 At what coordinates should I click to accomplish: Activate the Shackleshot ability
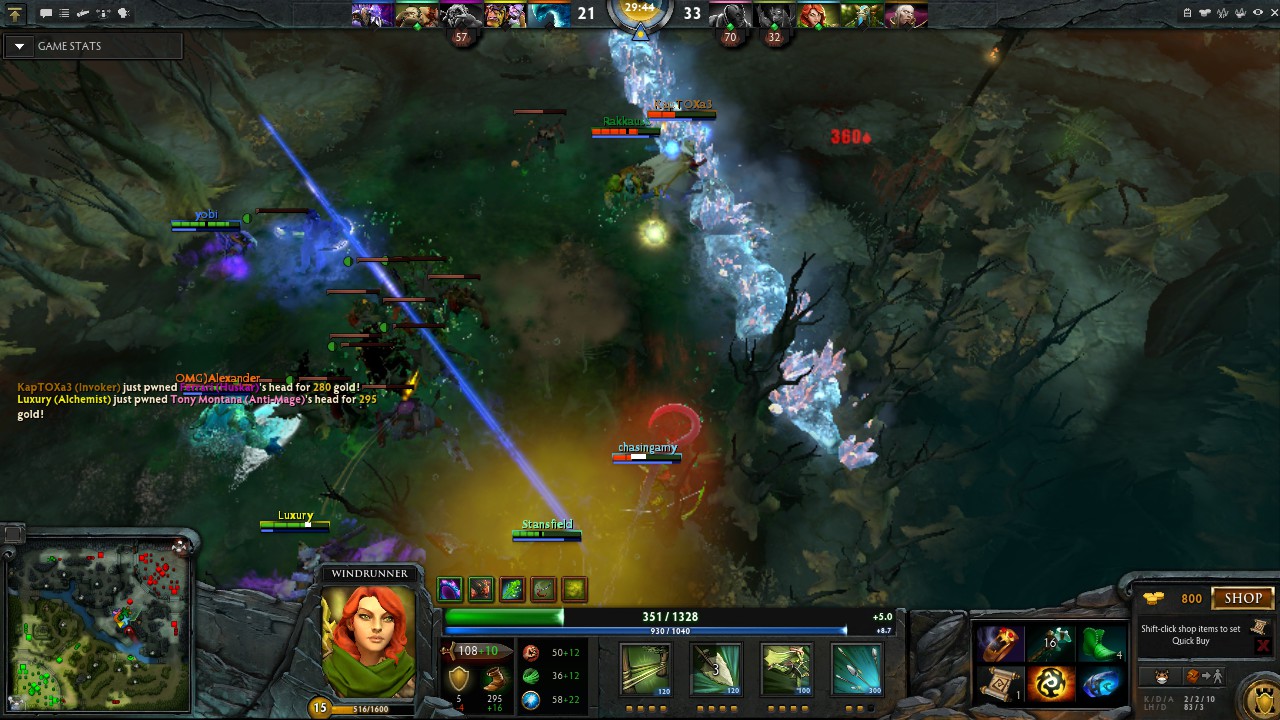[645, 669]
